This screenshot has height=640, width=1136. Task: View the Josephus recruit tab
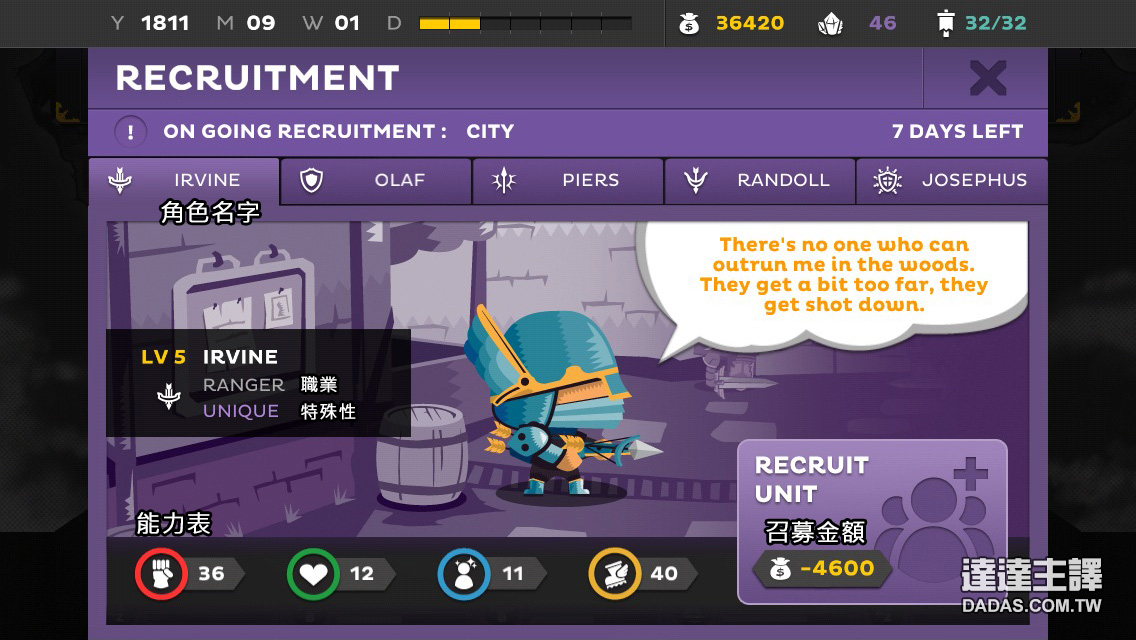(x=951, y=181)
